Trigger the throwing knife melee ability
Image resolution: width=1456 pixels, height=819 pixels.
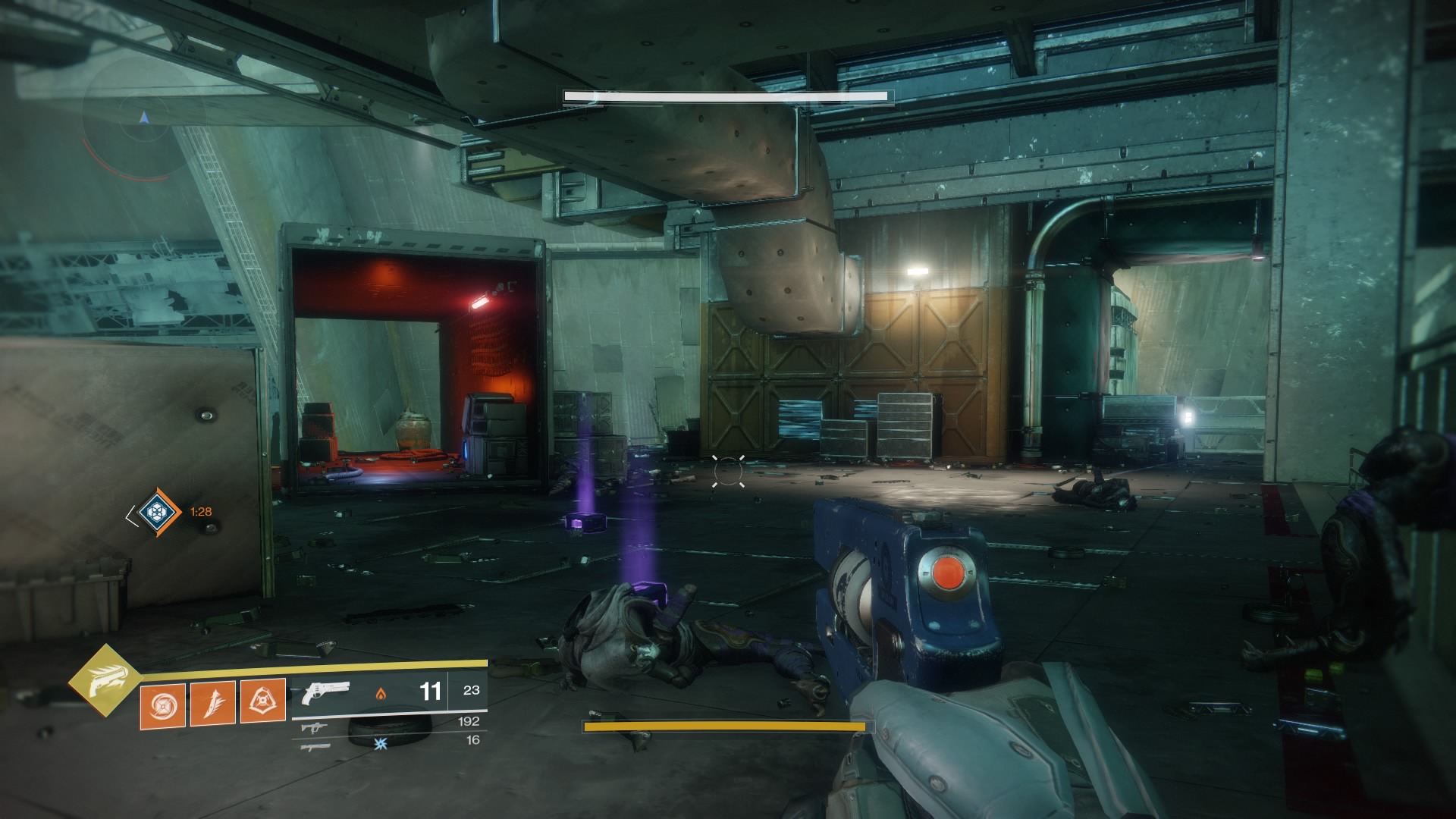[x=212, y=703]
